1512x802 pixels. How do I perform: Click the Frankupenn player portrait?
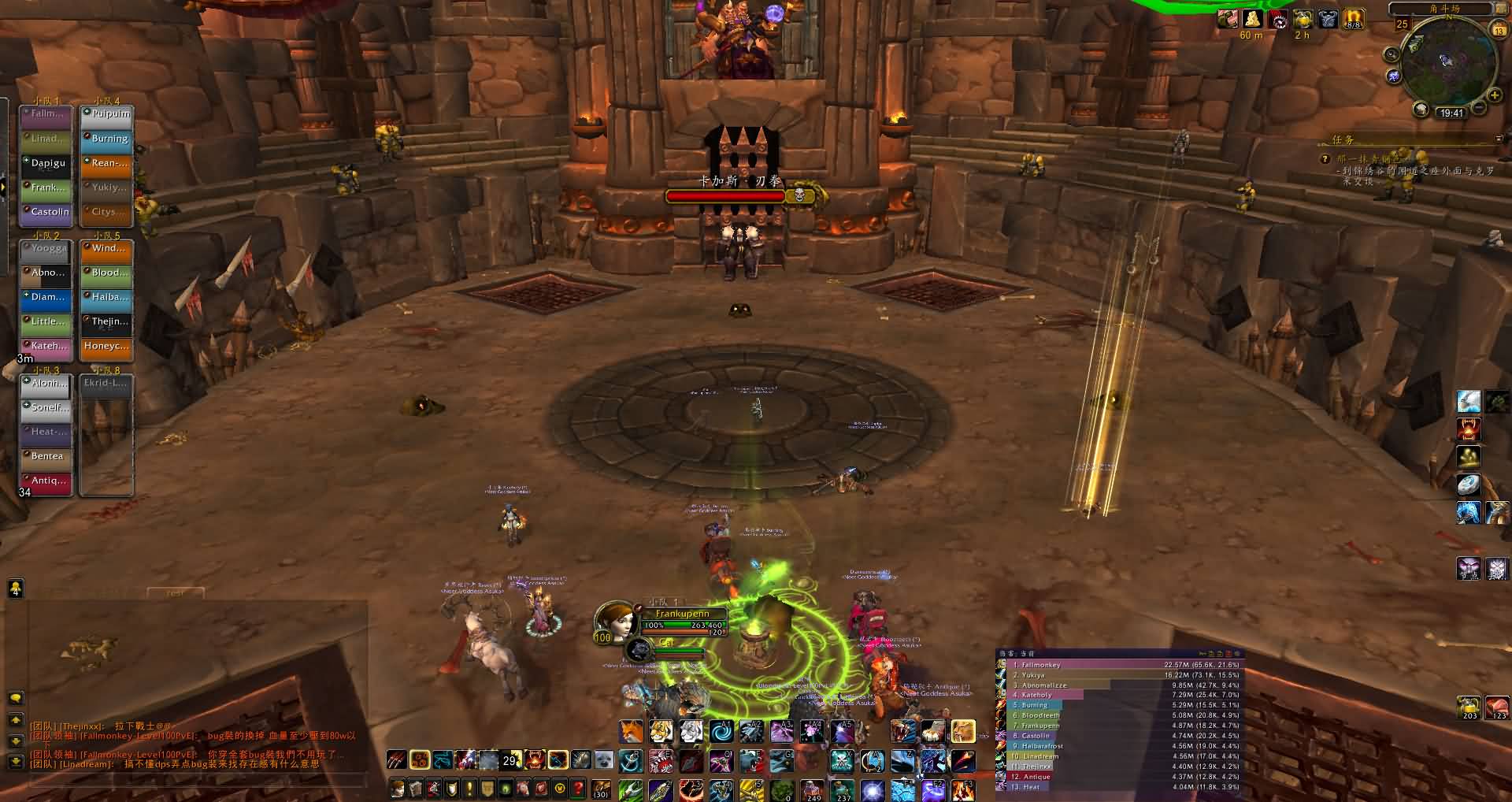pos(617,621)
